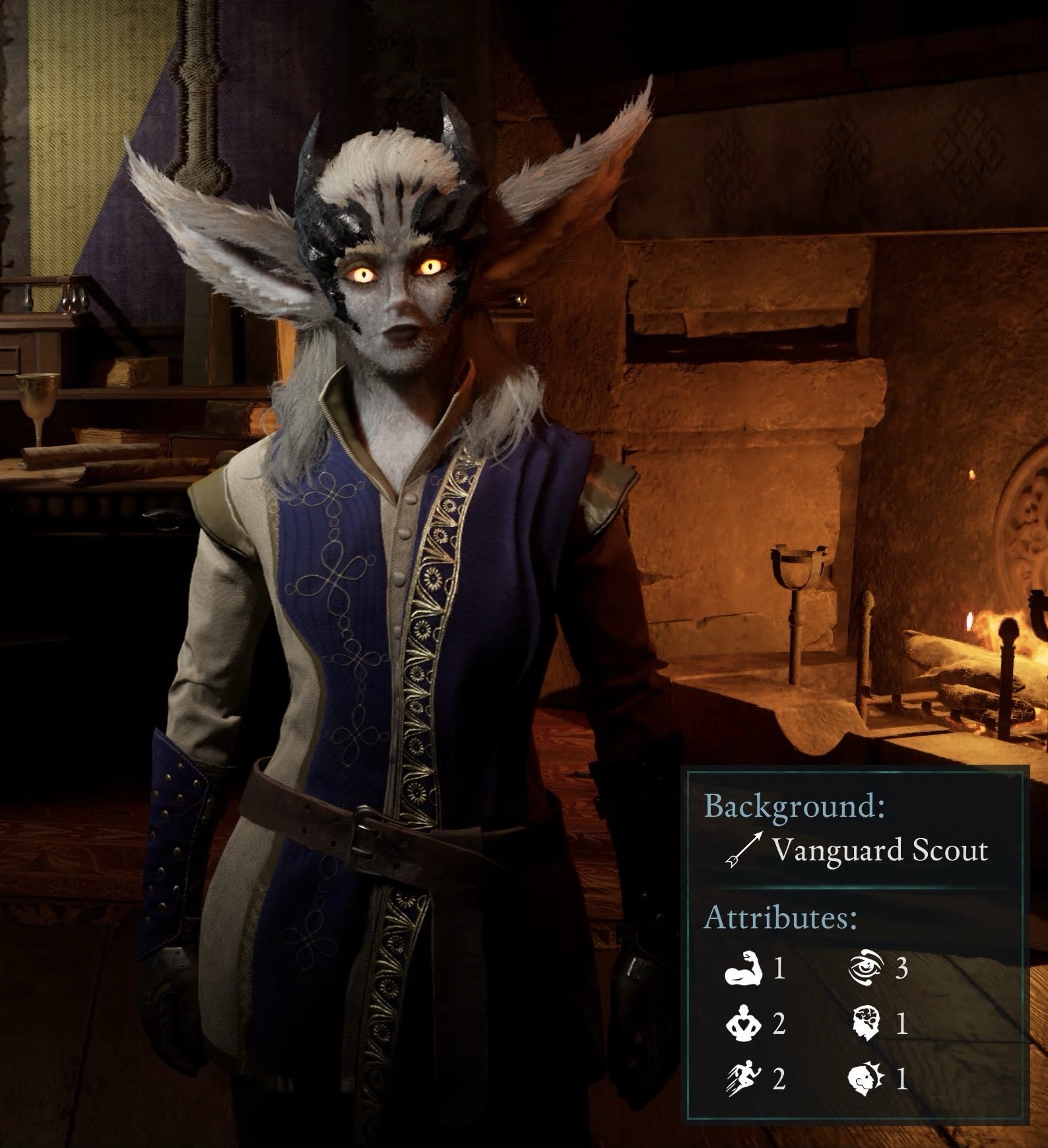
Task: Click the Intellect brain attribute icon
Action: [866, 1023]
